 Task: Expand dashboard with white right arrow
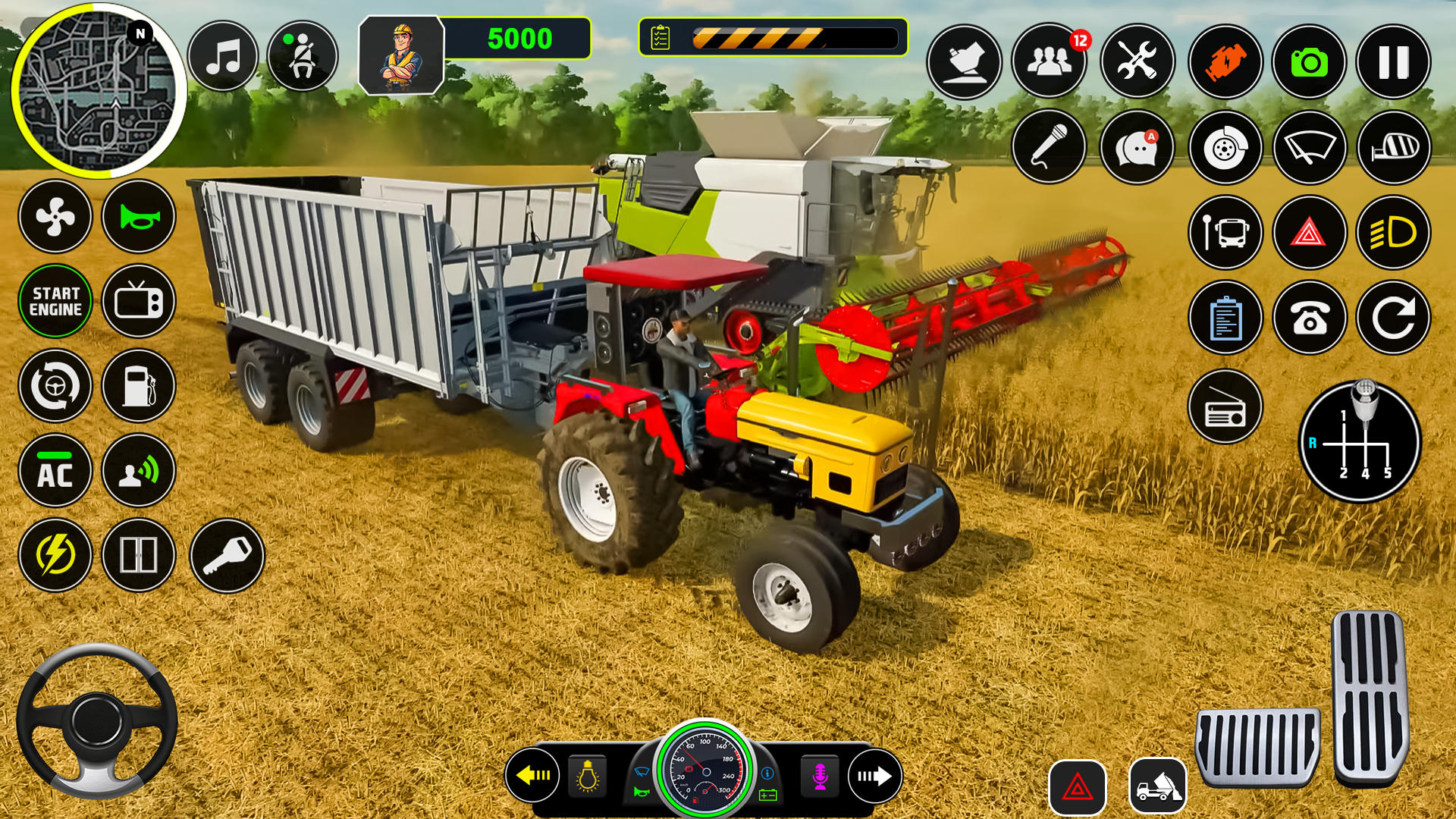coord(876,776)
